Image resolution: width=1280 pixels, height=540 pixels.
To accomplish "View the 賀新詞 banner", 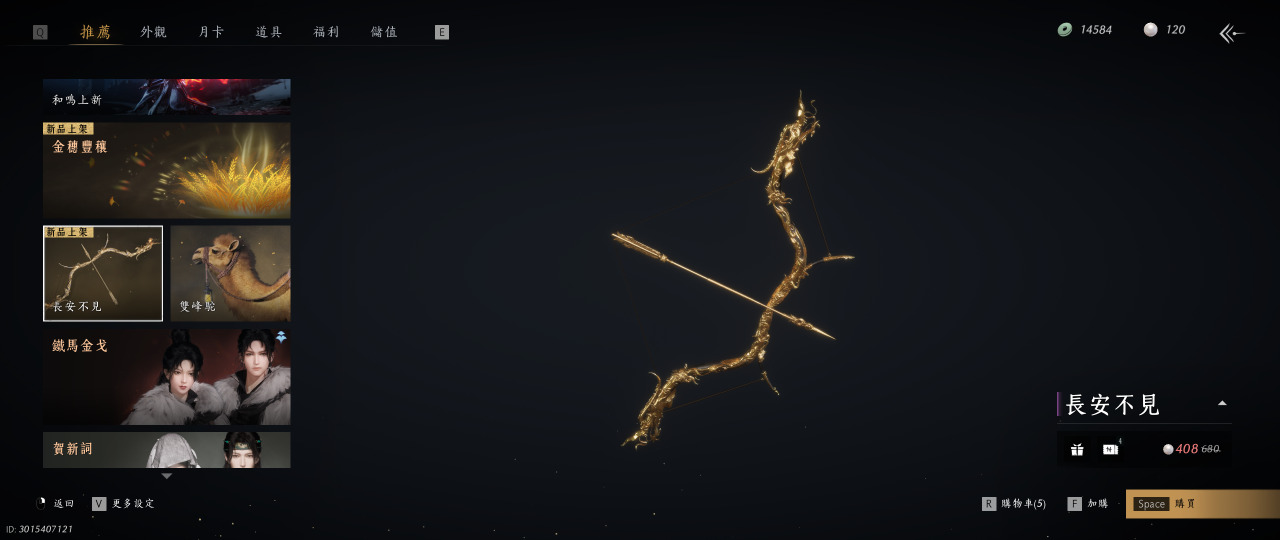I will click(167, 450).
